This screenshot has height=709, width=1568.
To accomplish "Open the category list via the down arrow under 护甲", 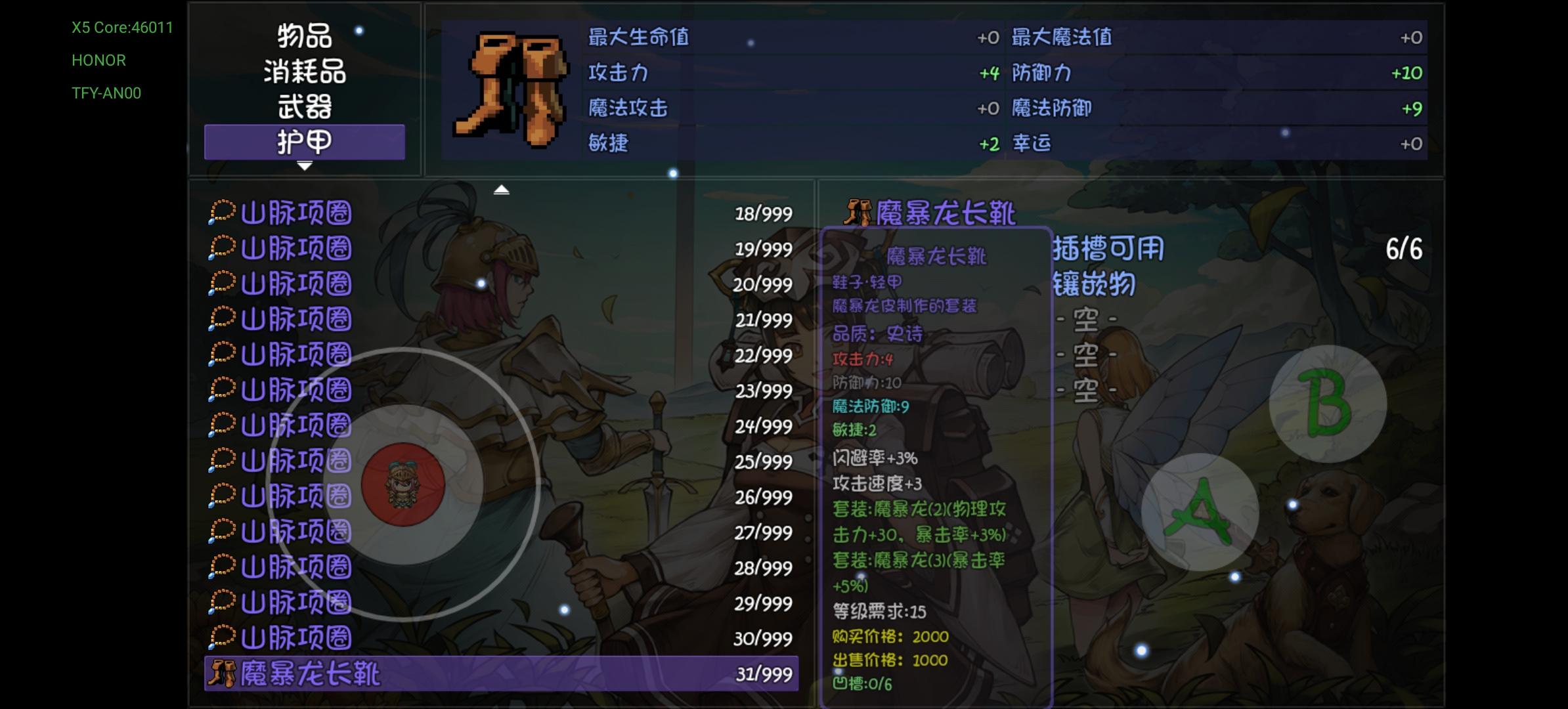I will coord(303,167).
